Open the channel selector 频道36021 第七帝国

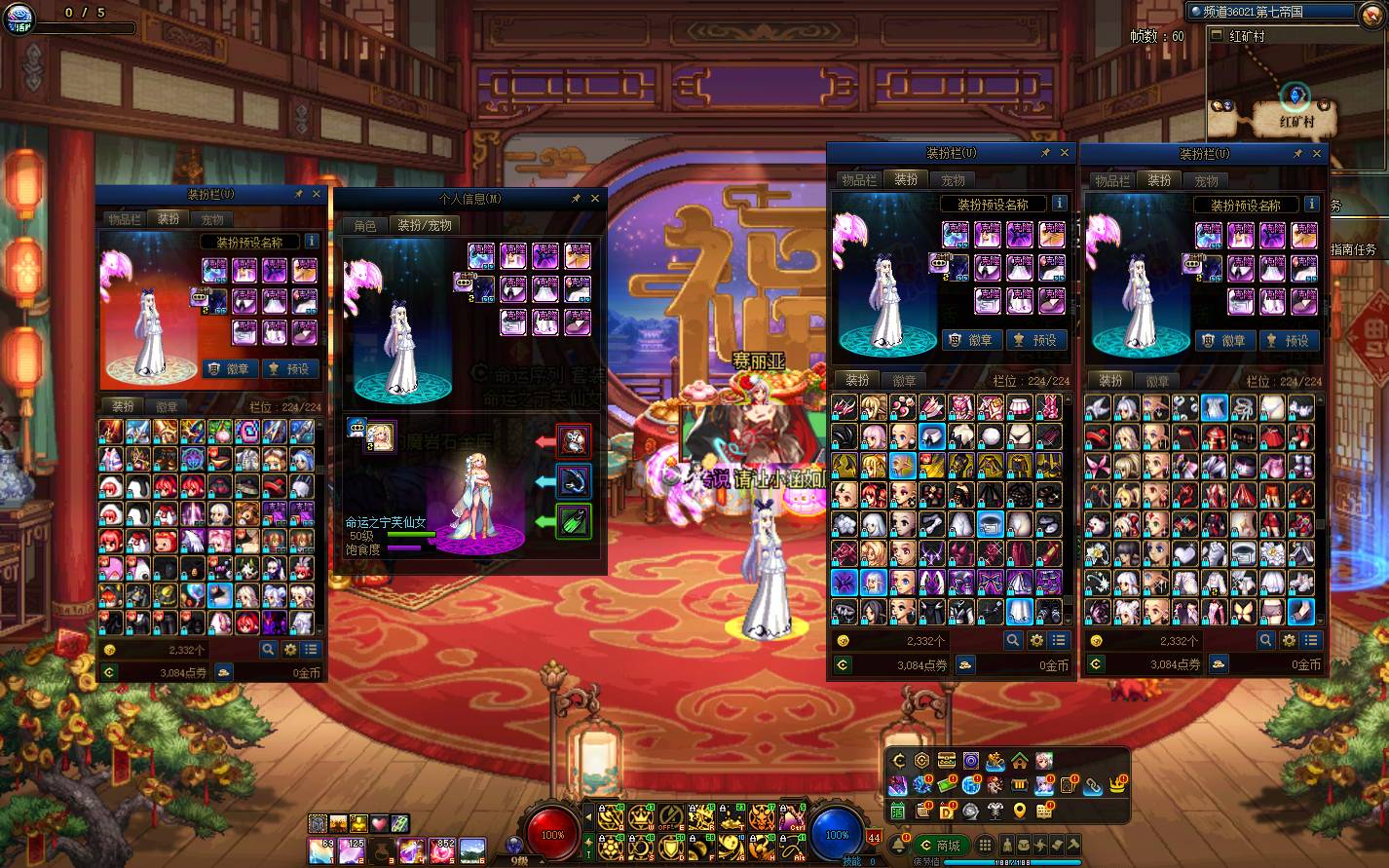pos(1270,12)
